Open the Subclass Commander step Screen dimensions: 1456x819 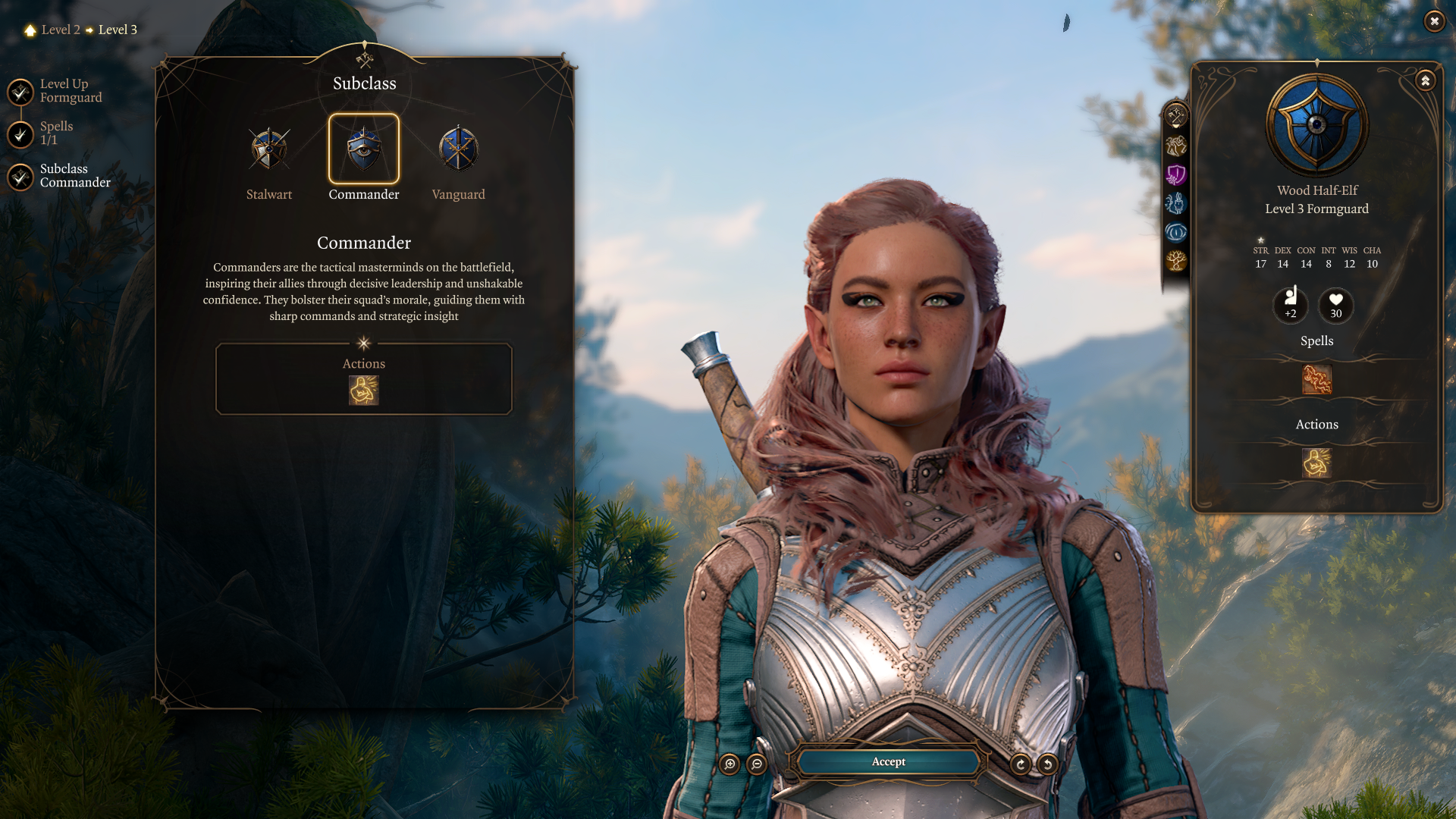tap(21, 177)
